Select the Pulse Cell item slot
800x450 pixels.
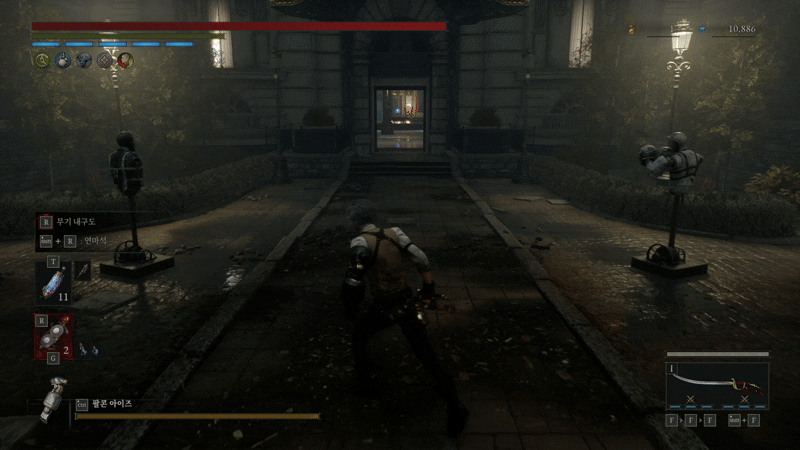click(x=51, y=283)
